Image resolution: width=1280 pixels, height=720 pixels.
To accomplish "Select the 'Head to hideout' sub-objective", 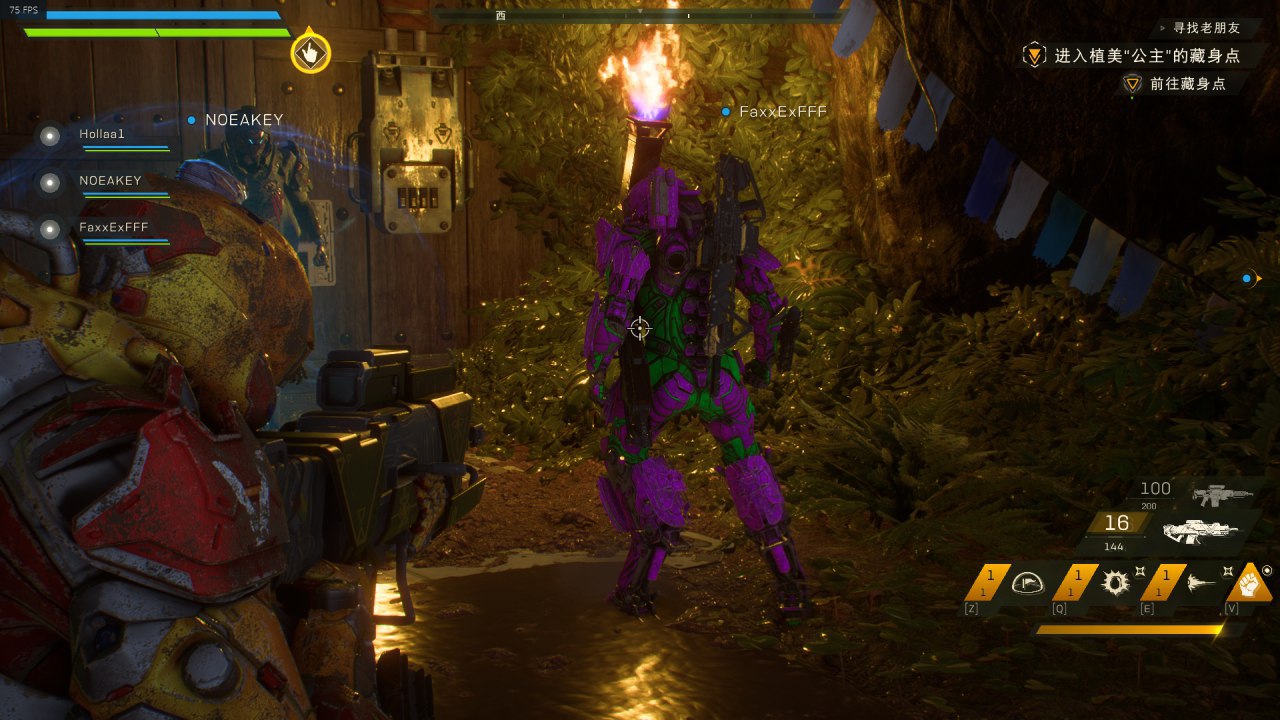I will (x=1187, y=84).
